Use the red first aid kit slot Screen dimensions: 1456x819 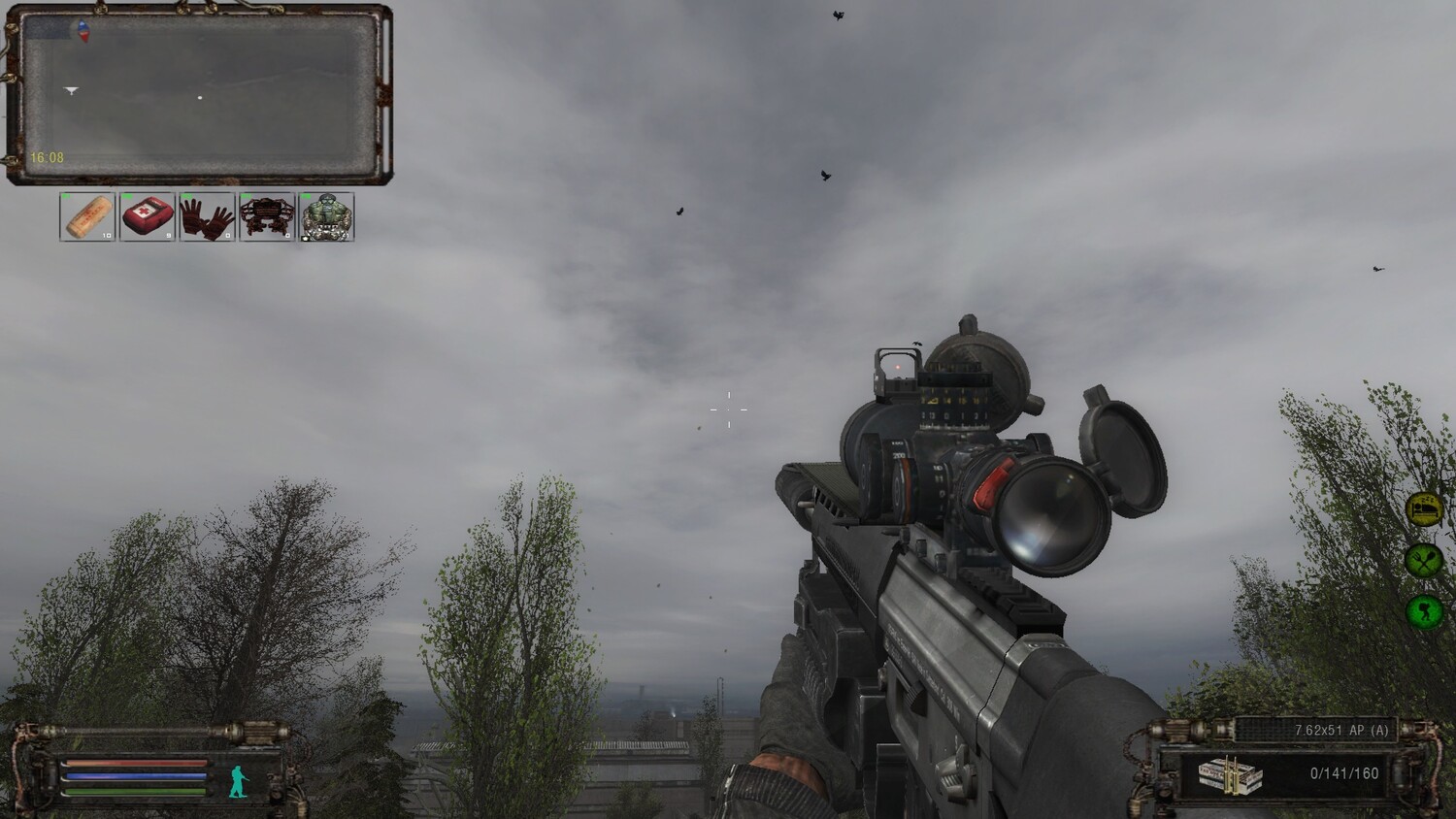[148, 216]
